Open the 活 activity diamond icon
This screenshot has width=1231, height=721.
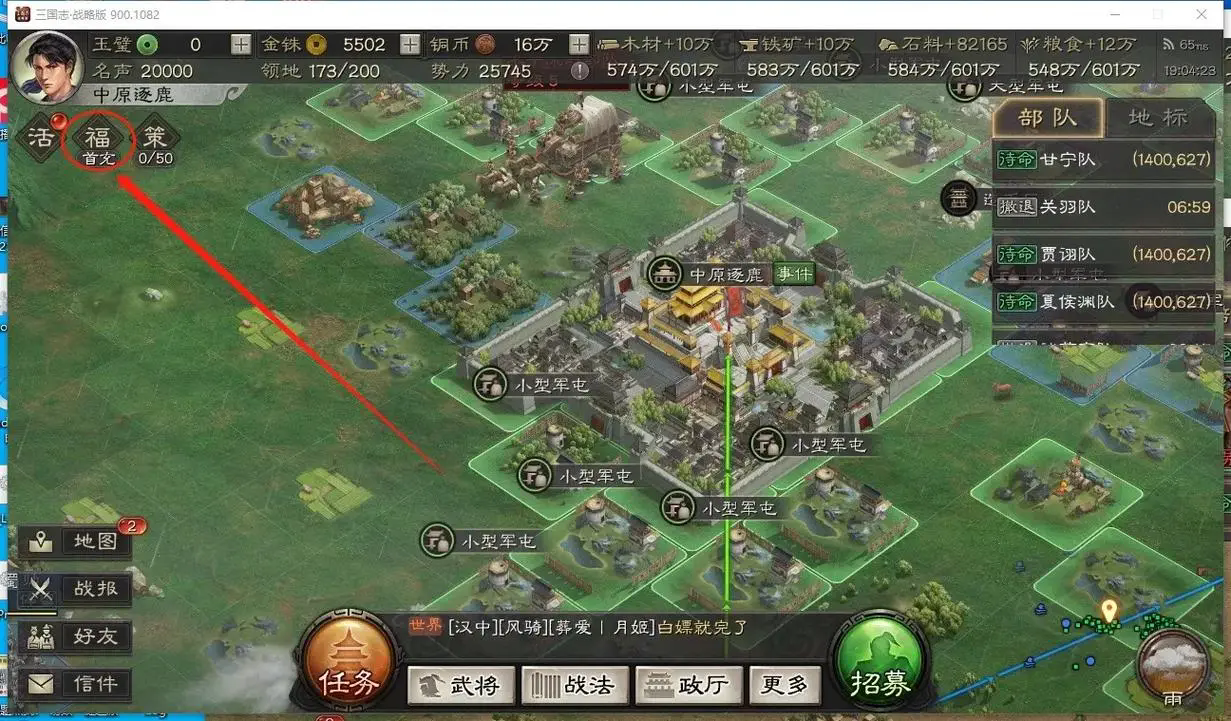41,138
